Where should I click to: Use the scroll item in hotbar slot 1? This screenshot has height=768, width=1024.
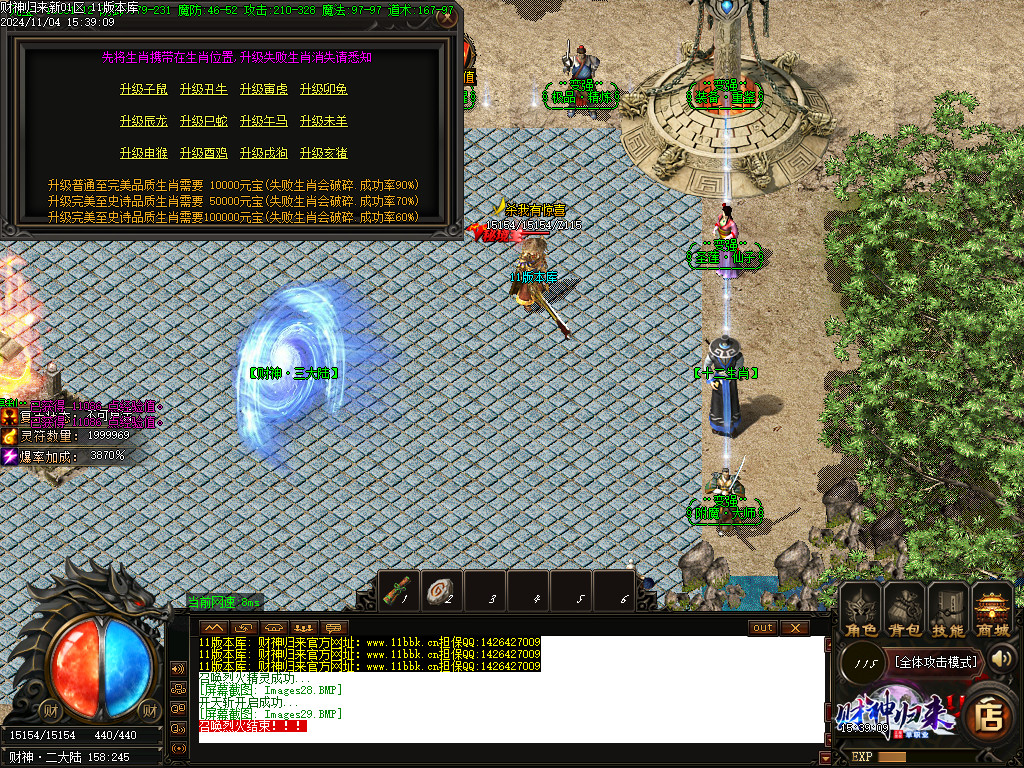tap(398, 591)
